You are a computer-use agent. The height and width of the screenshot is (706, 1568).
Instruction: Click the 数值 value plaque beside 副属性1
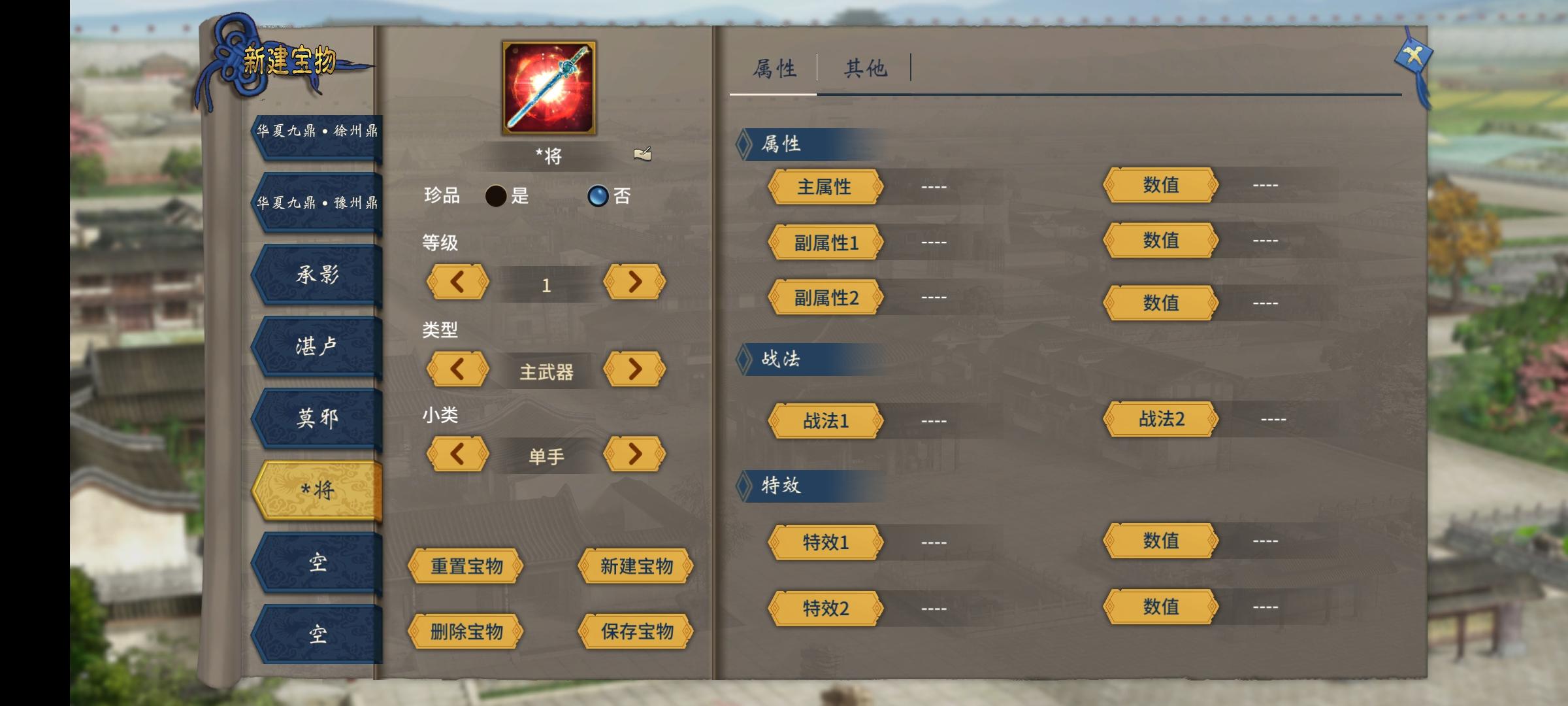(1162, 242)
